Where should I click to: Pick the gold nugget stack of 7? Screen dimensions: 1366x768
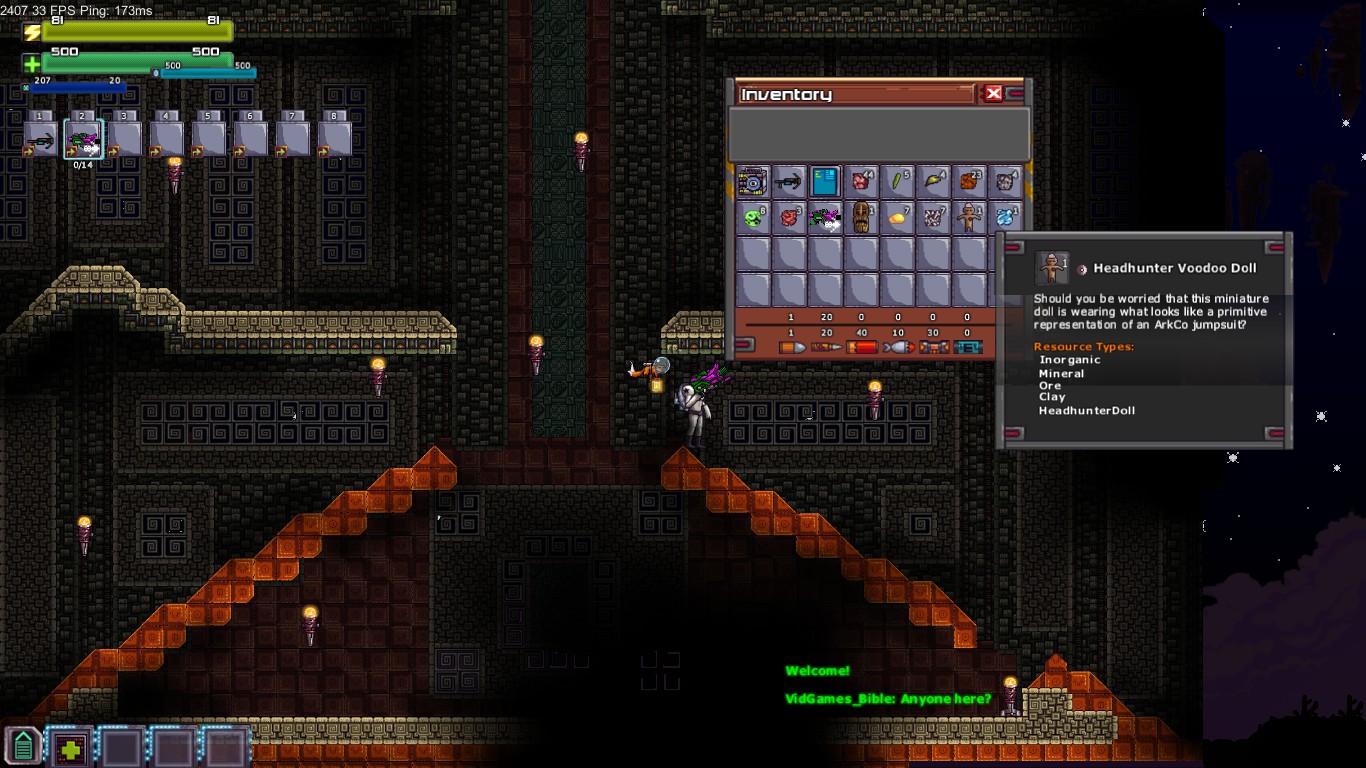pos(897,217)
